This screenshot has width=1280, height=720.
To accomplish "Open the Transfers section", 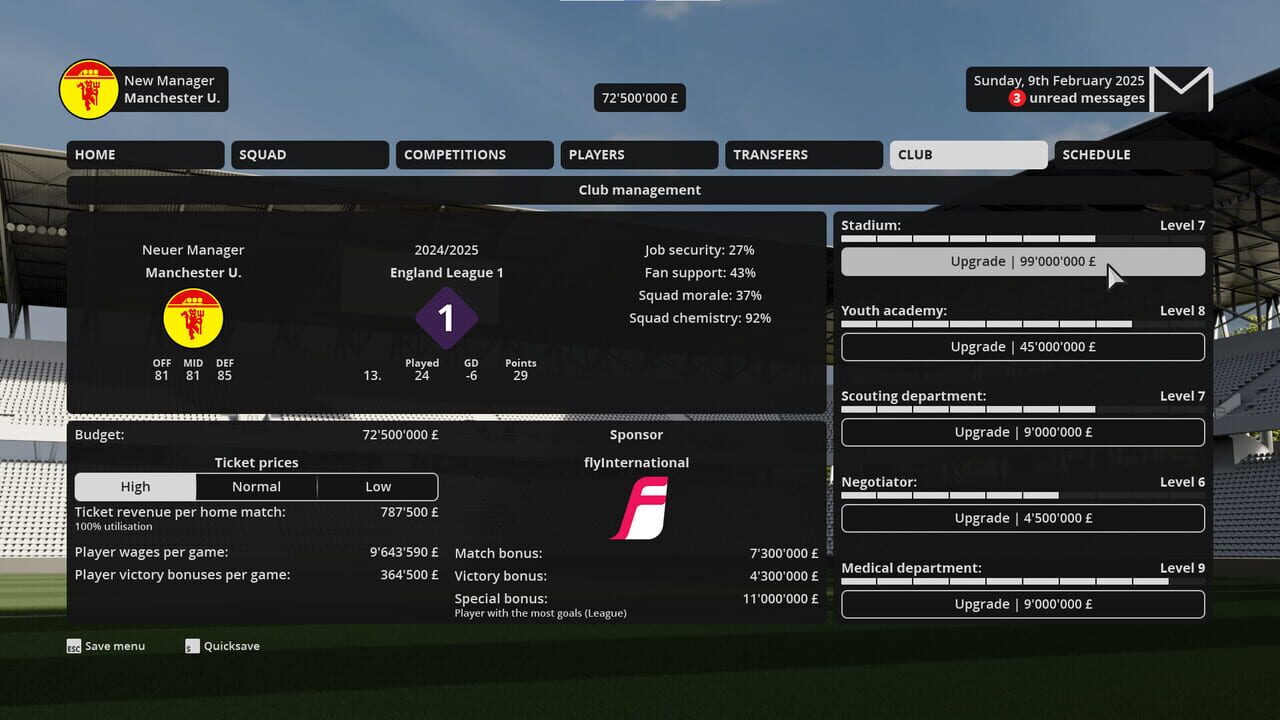I will (x=803, y=154).
